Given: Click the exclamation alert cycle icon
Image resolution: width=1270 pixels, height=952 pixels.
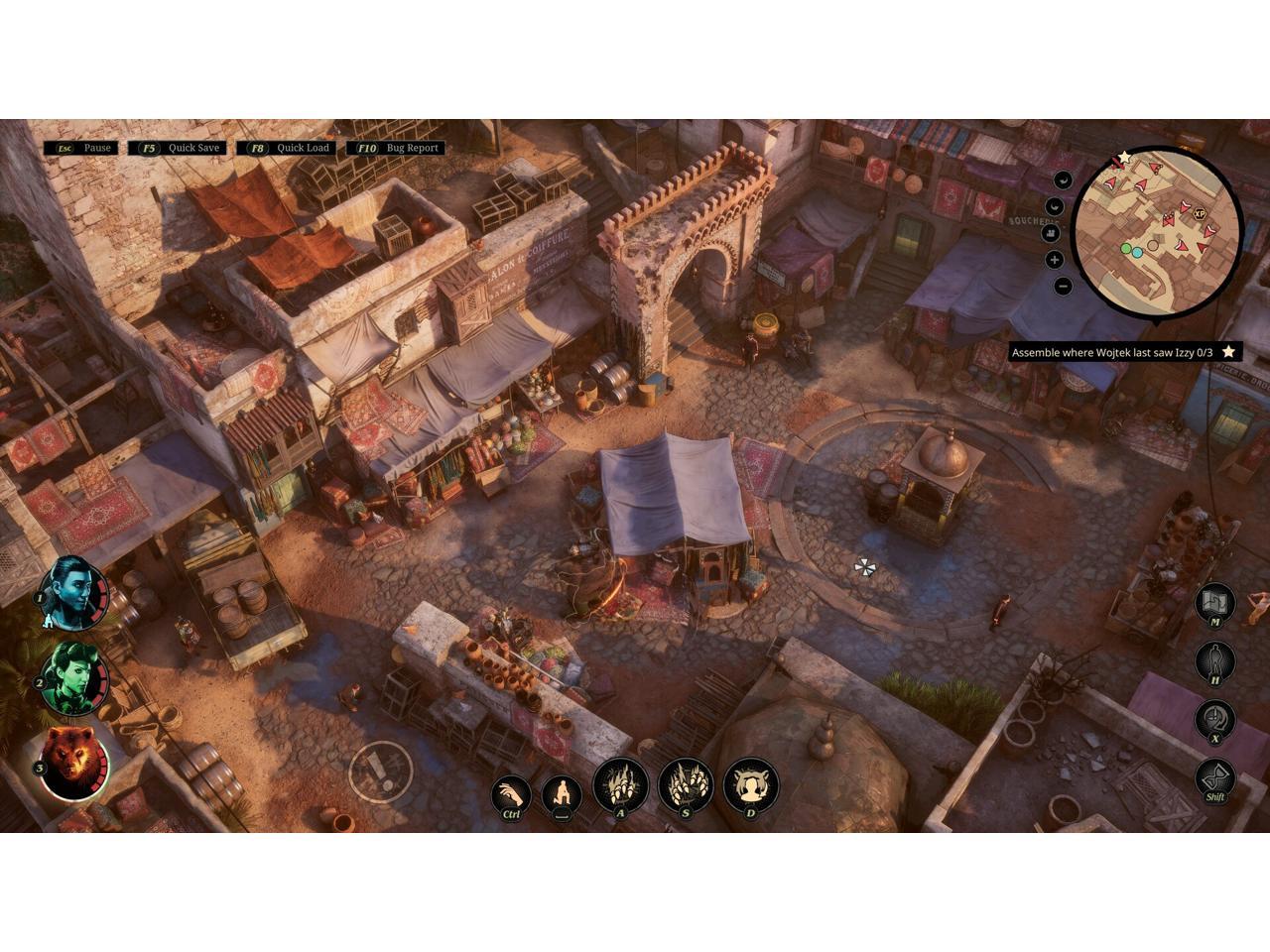Looking at the screenshot, I should coord(1215,719).
